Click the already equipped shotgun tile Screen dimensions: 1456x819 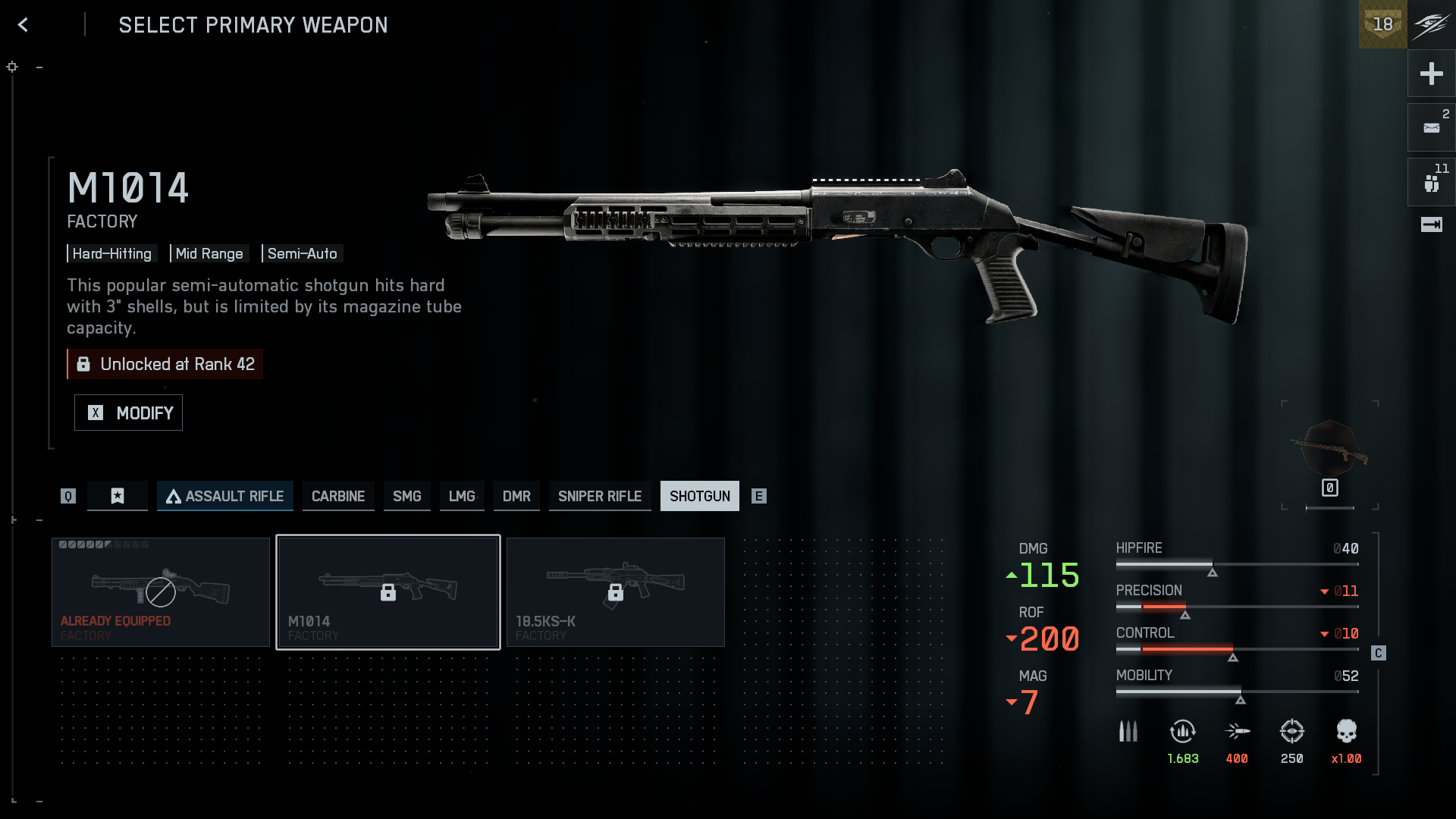[161, 591]
